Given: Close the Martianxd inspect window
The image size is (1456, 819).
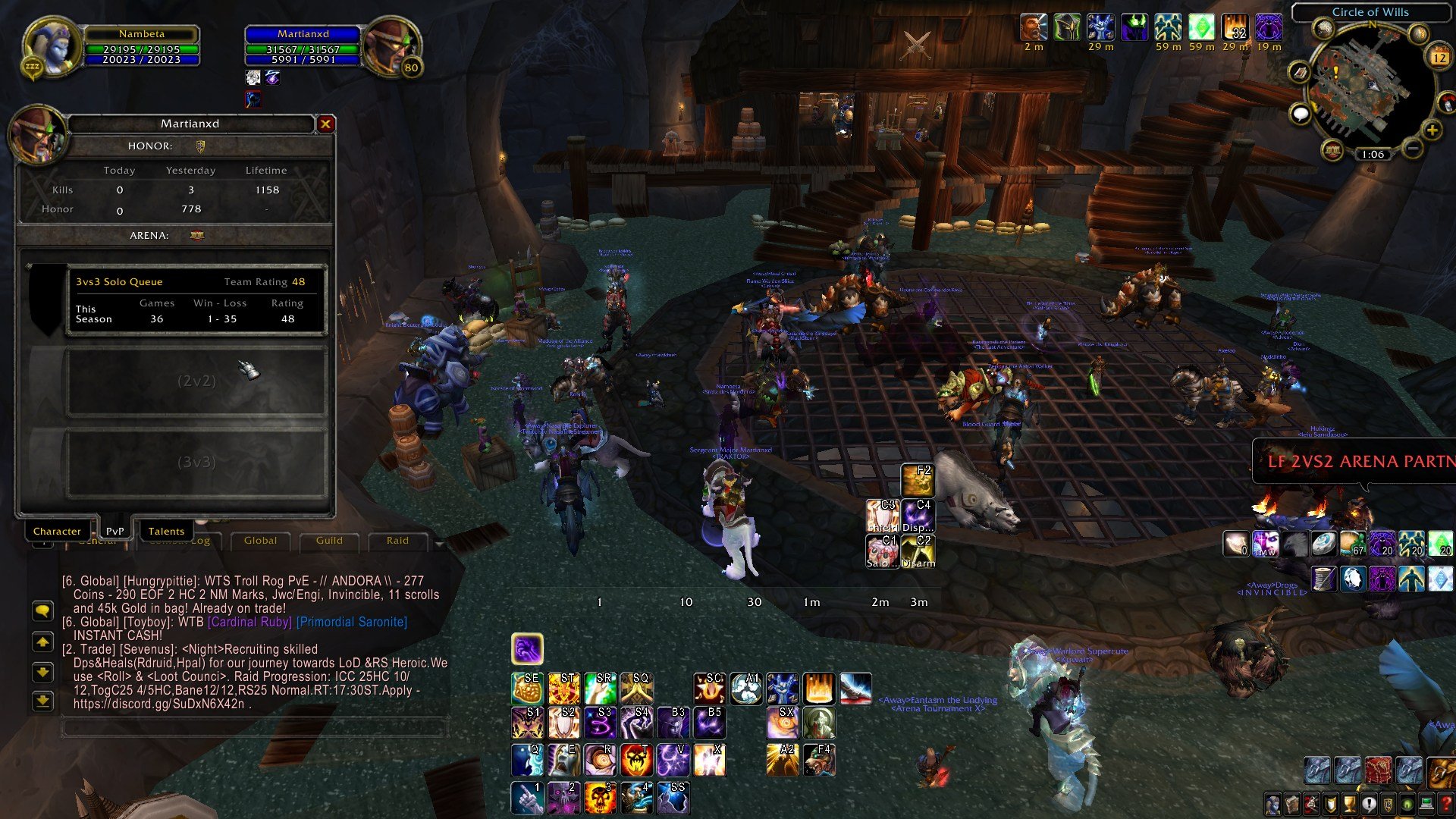Looking at the screenshot, I should click(x=325, y=124).
